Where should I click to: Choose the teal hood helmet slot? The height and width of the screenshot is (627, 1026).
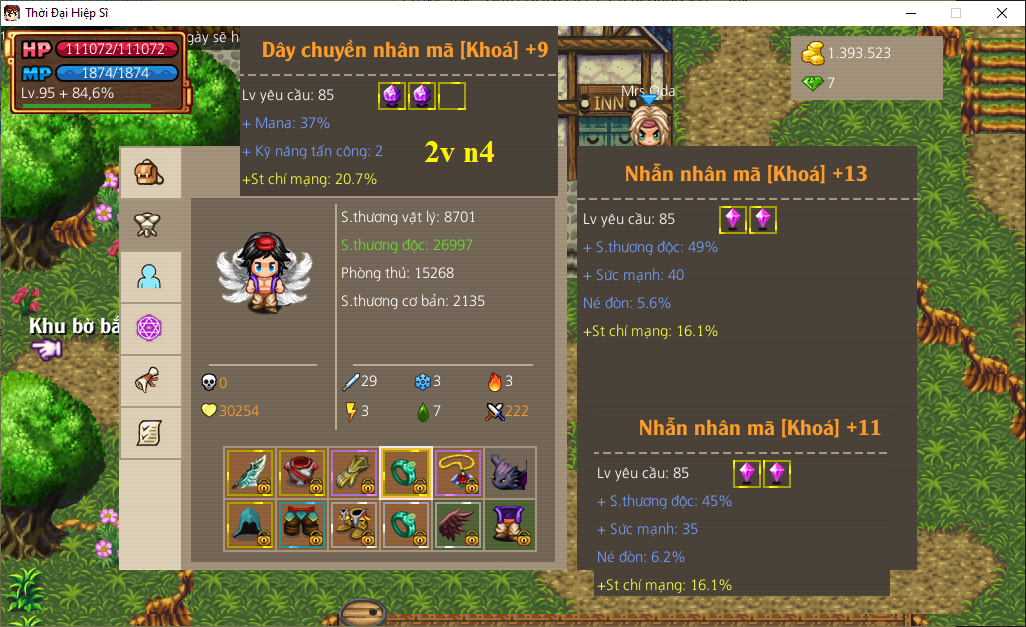coord(250,525)
